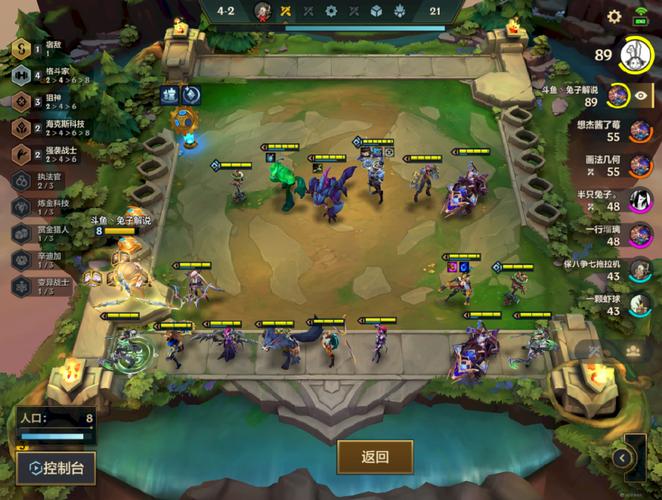Show the 狙神 trait details
The image size is (662, 500).
pos(50,102)
